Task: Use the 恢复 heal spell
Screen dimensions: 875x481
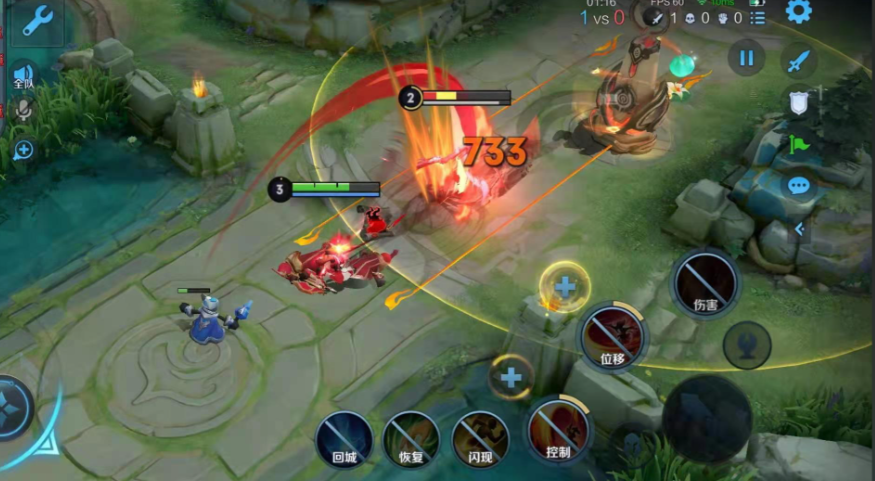Action: pyautogui.click(x=411, y=438)
